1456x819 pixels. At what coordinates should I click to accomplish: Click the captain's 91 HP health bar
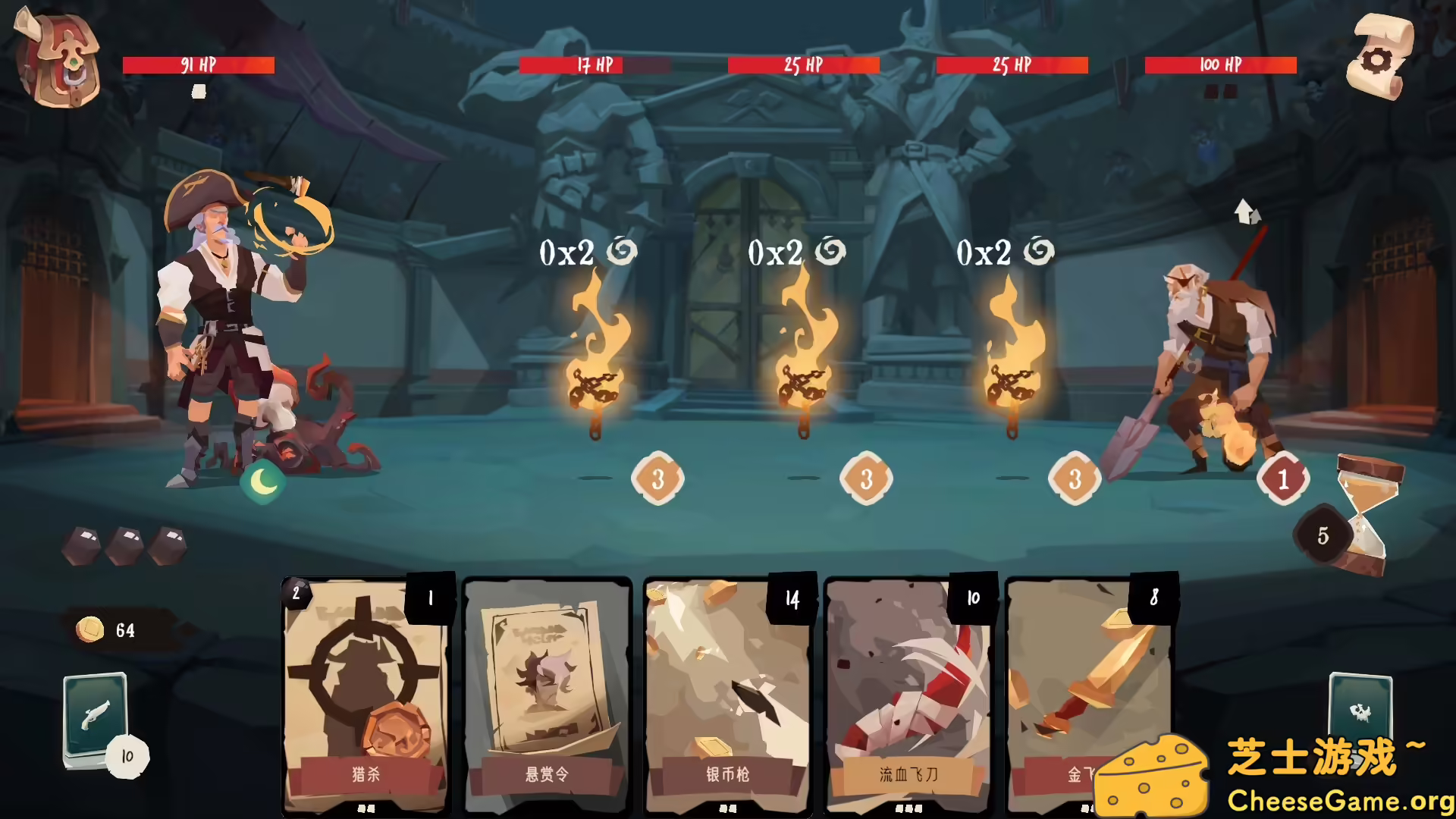point(199,65)
